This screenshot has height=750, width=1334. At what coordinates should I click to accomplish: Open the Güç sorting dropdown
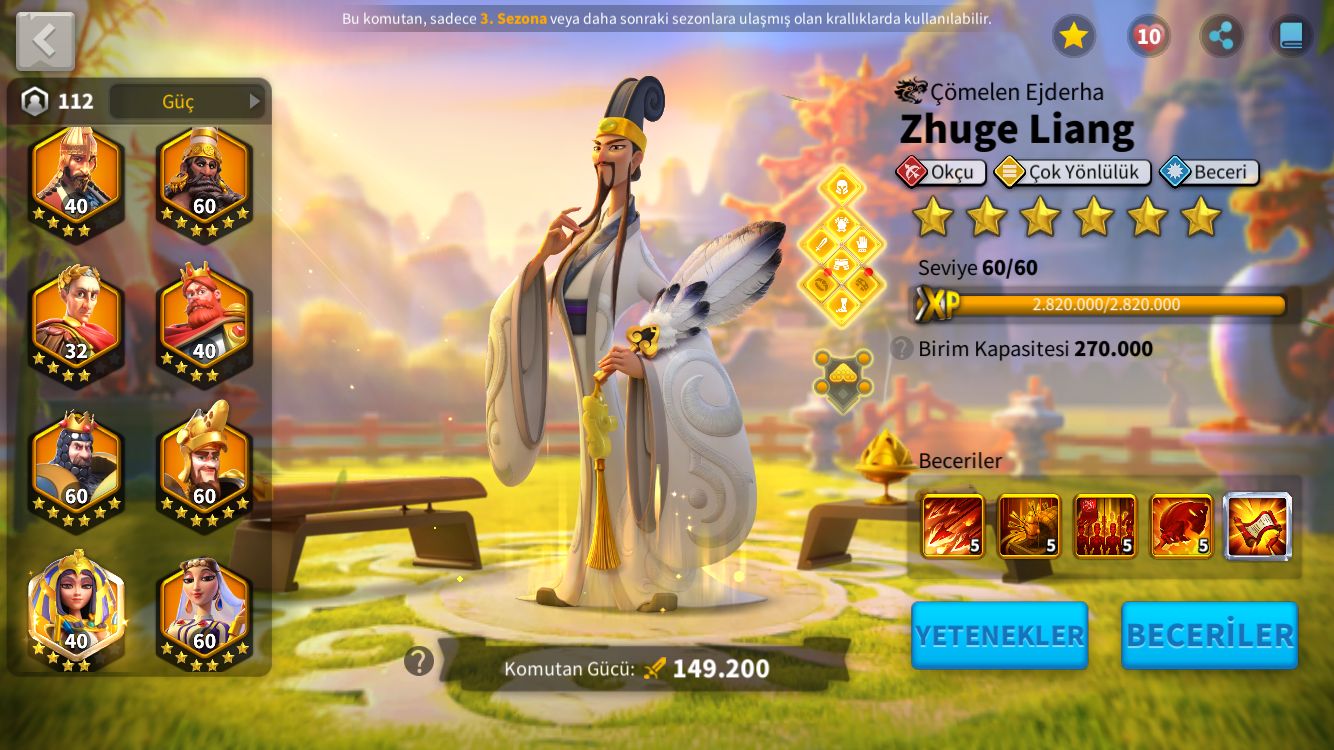tap(187, 101)
